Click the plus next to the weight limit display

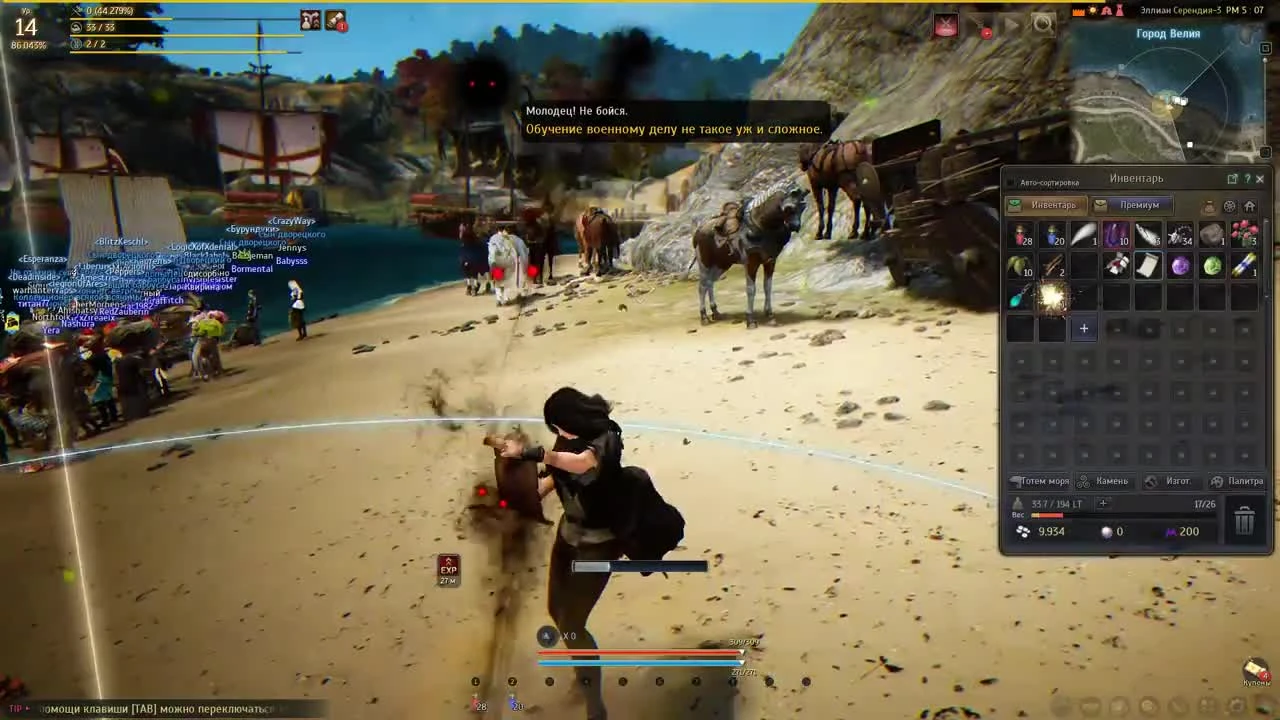1103,503
